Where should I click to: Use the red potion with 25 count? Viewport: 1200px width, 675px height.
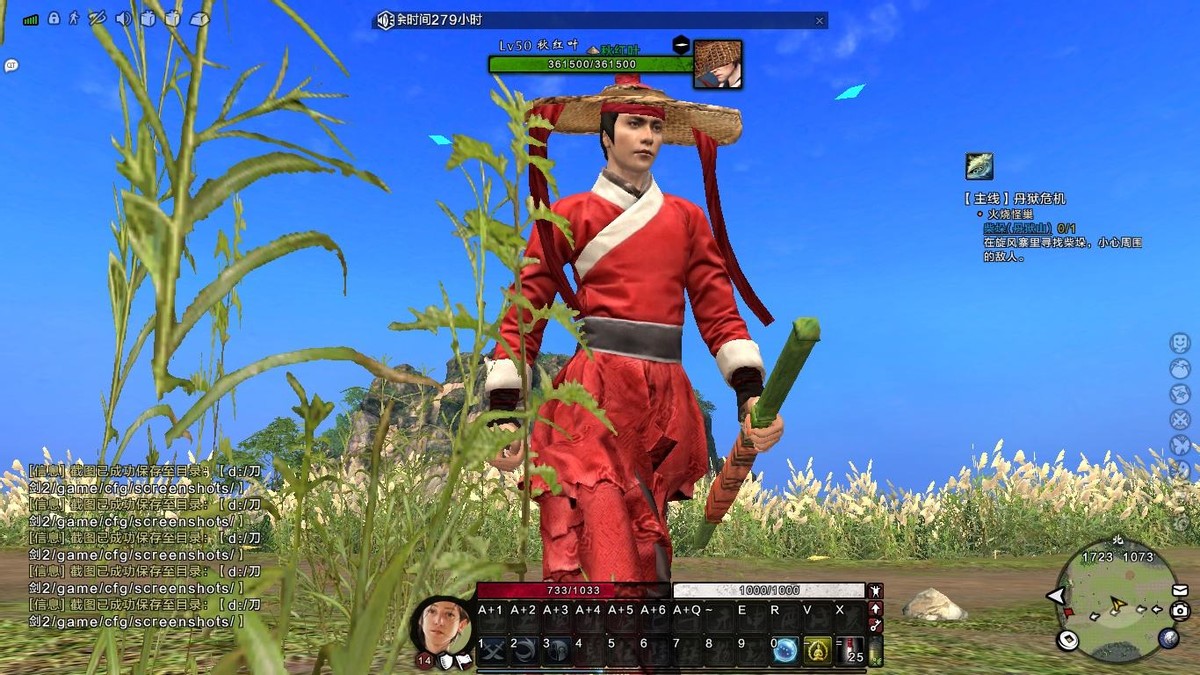[851, 651]
